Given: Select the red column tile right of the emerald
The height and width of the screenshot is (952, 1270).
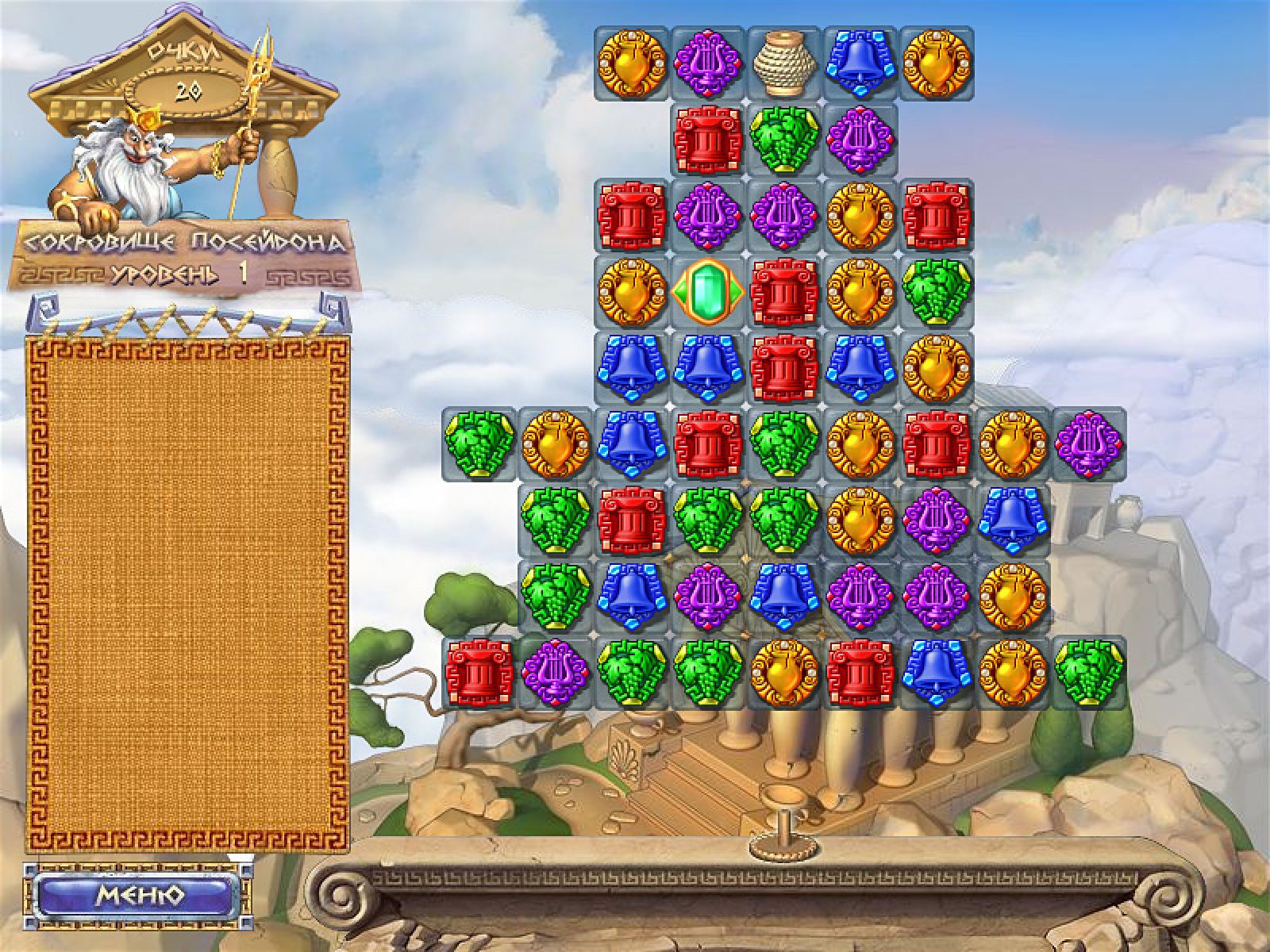Looking at the screenshot, I should 784,293.
